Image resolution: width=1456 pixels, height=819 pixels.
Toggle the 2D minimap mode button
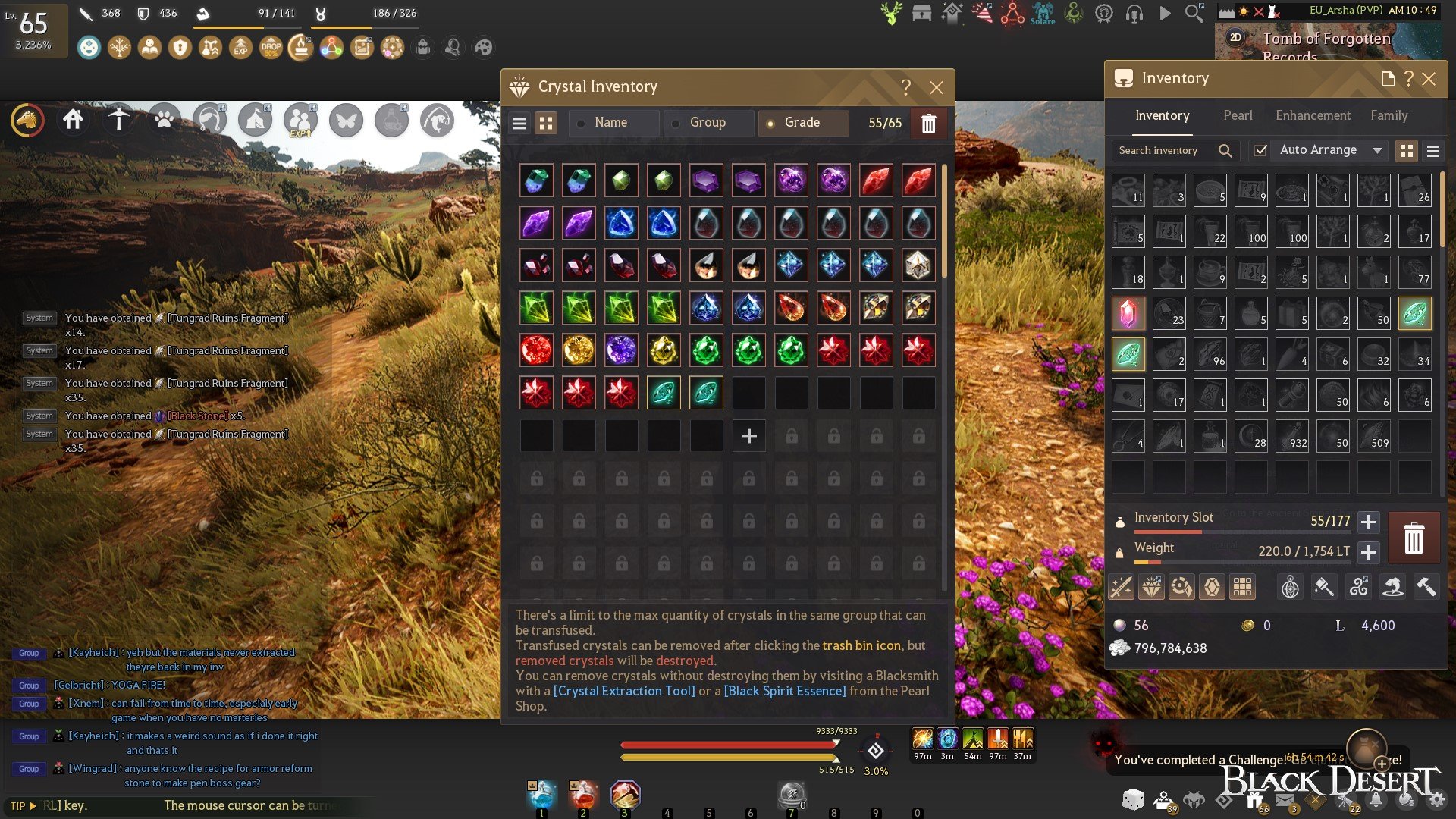coord(1235,38)
